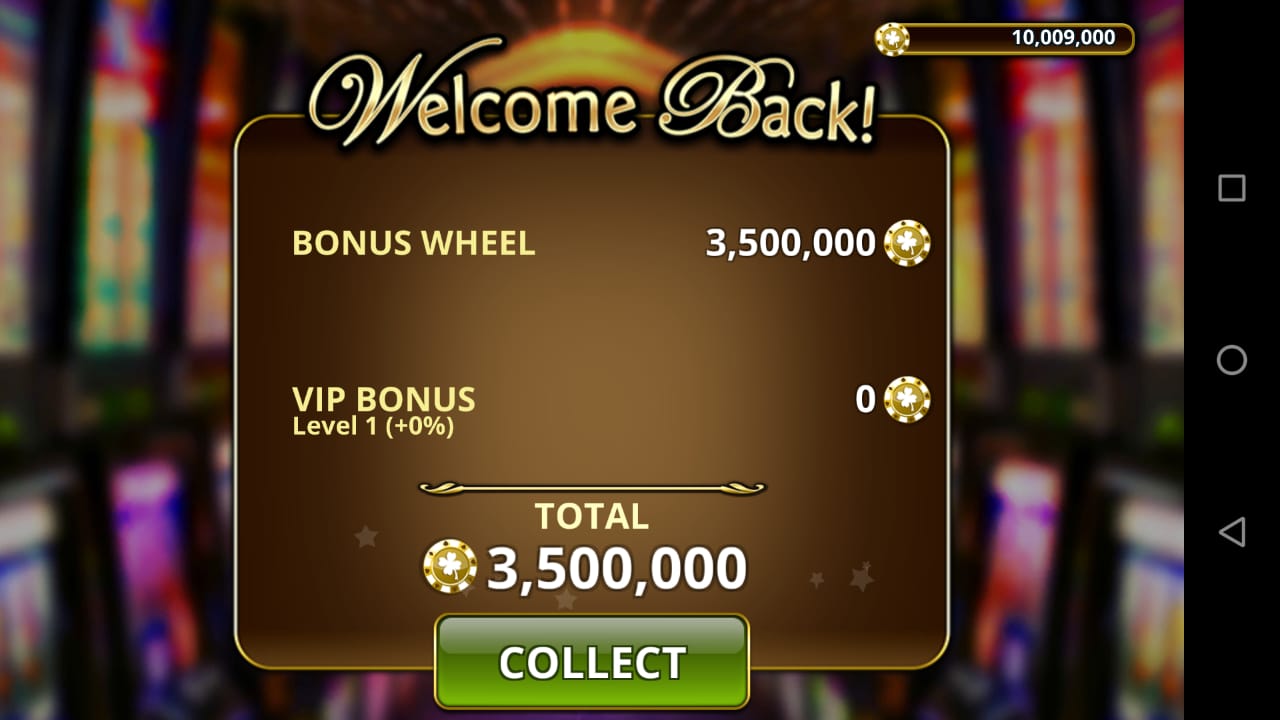Click the 0 beside VIP Bonus
Screen dimensions: 1280x720
pos(866,398)
